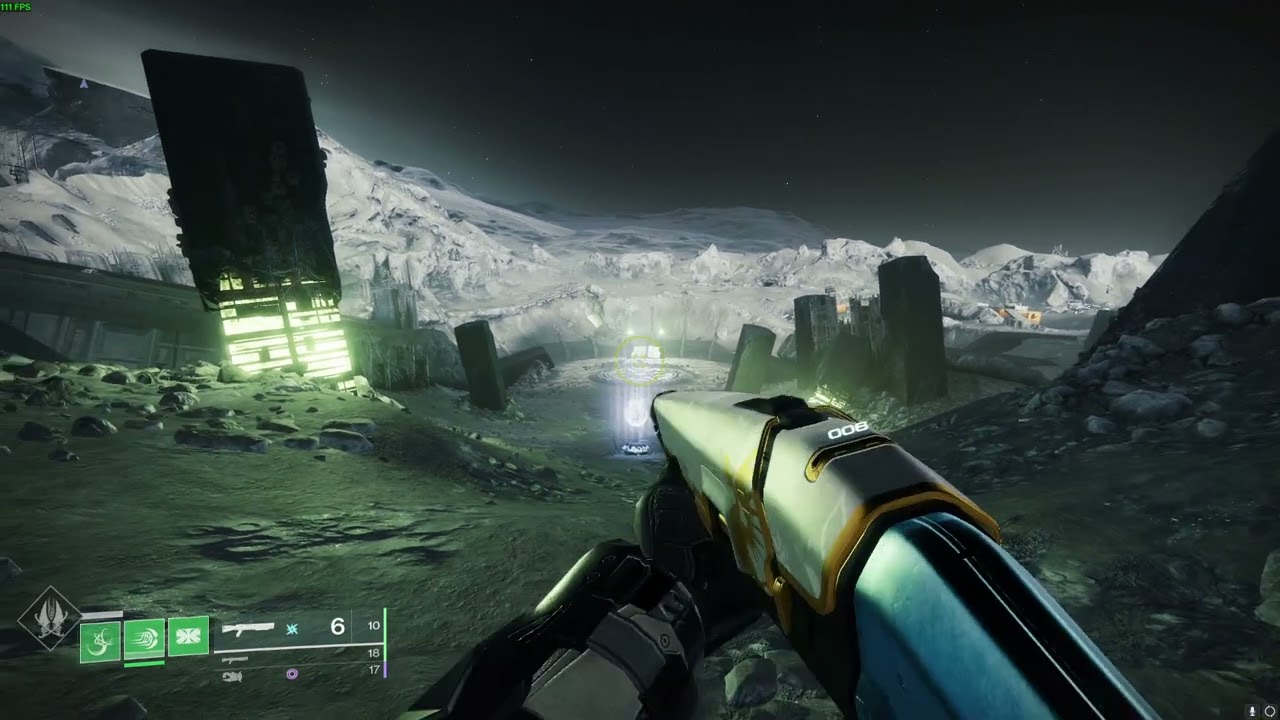Switch to the second weapon silhouette
This screenshot has height=720, width=1280.
235,660
